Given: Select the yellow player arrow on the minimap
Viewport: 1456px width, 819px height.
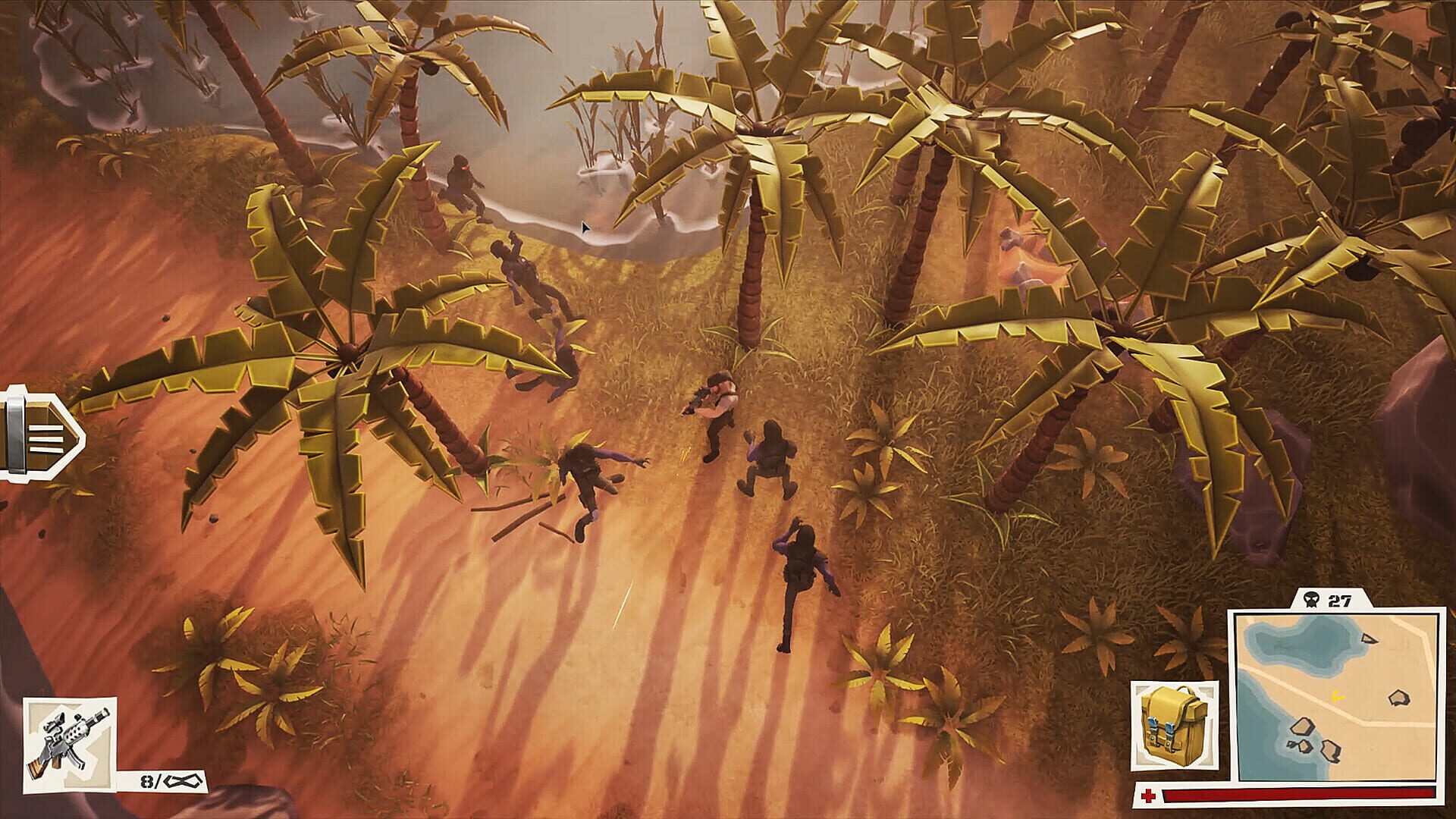Looking at the screenshot, I should (x=1336, y=697).
